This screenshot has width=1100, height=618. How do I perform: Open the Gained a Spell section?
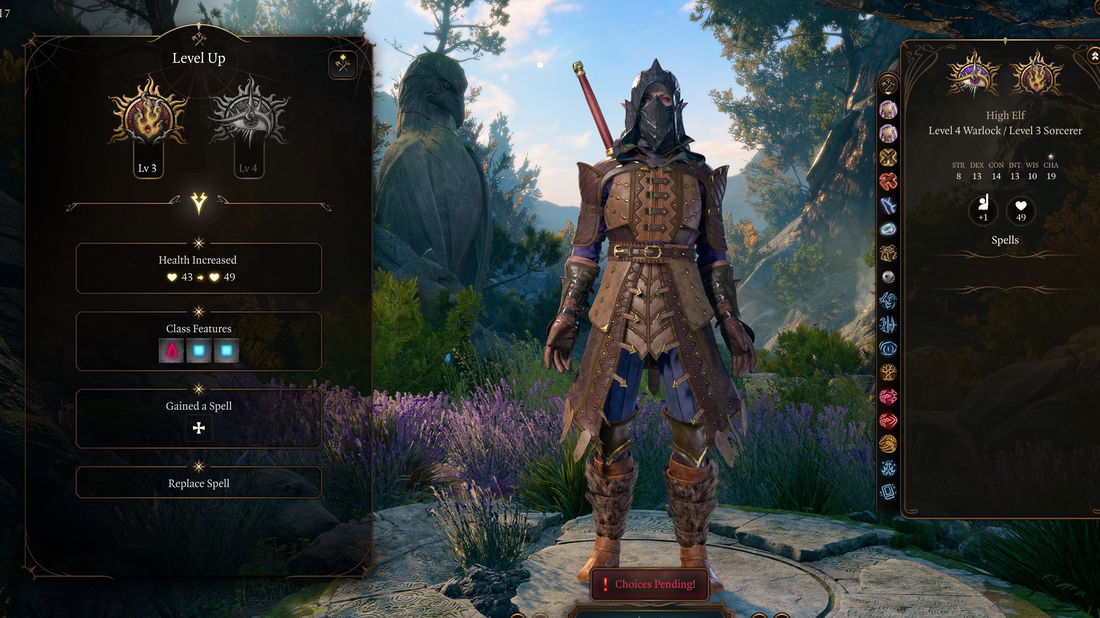coord(199,406)
